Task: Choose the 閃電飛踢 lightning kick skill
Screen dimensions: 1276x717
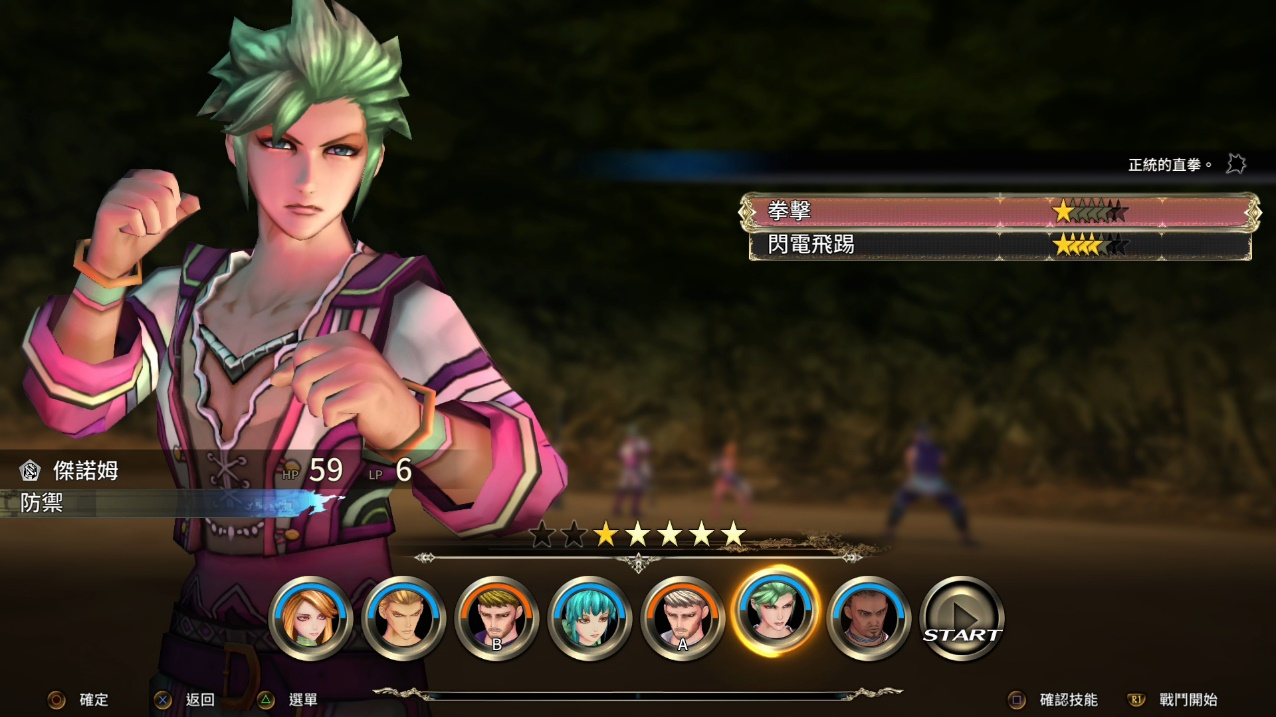Action: click(x=998, y=245)
